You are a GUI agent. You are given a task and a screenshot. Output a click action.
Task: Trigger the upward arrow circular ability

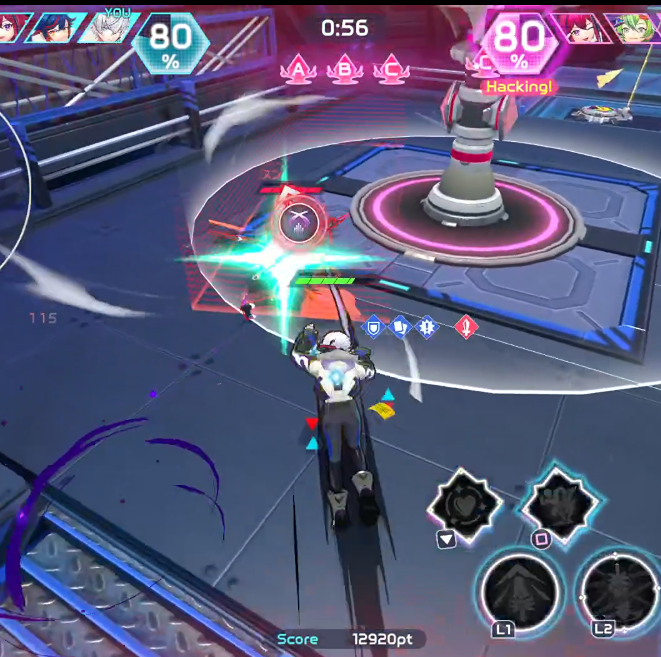(518, 592)
